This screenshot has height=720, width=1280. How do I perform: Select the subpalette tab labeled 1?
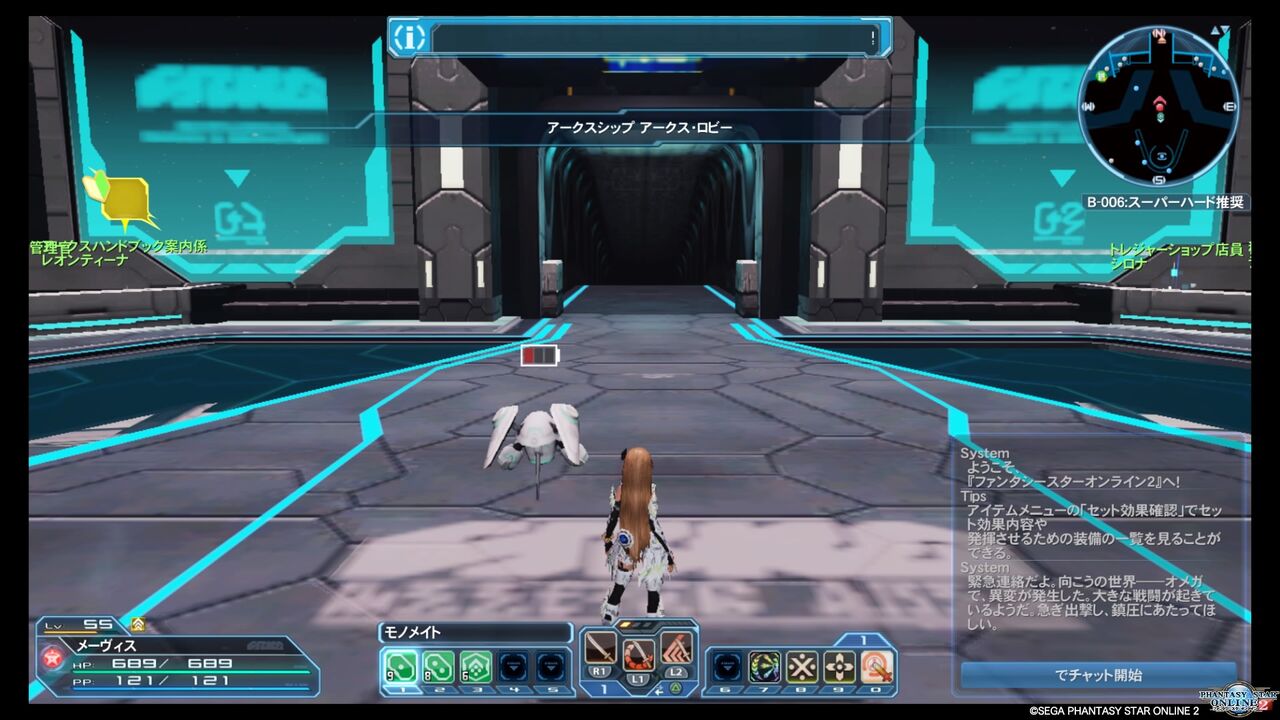pos(863,637)
